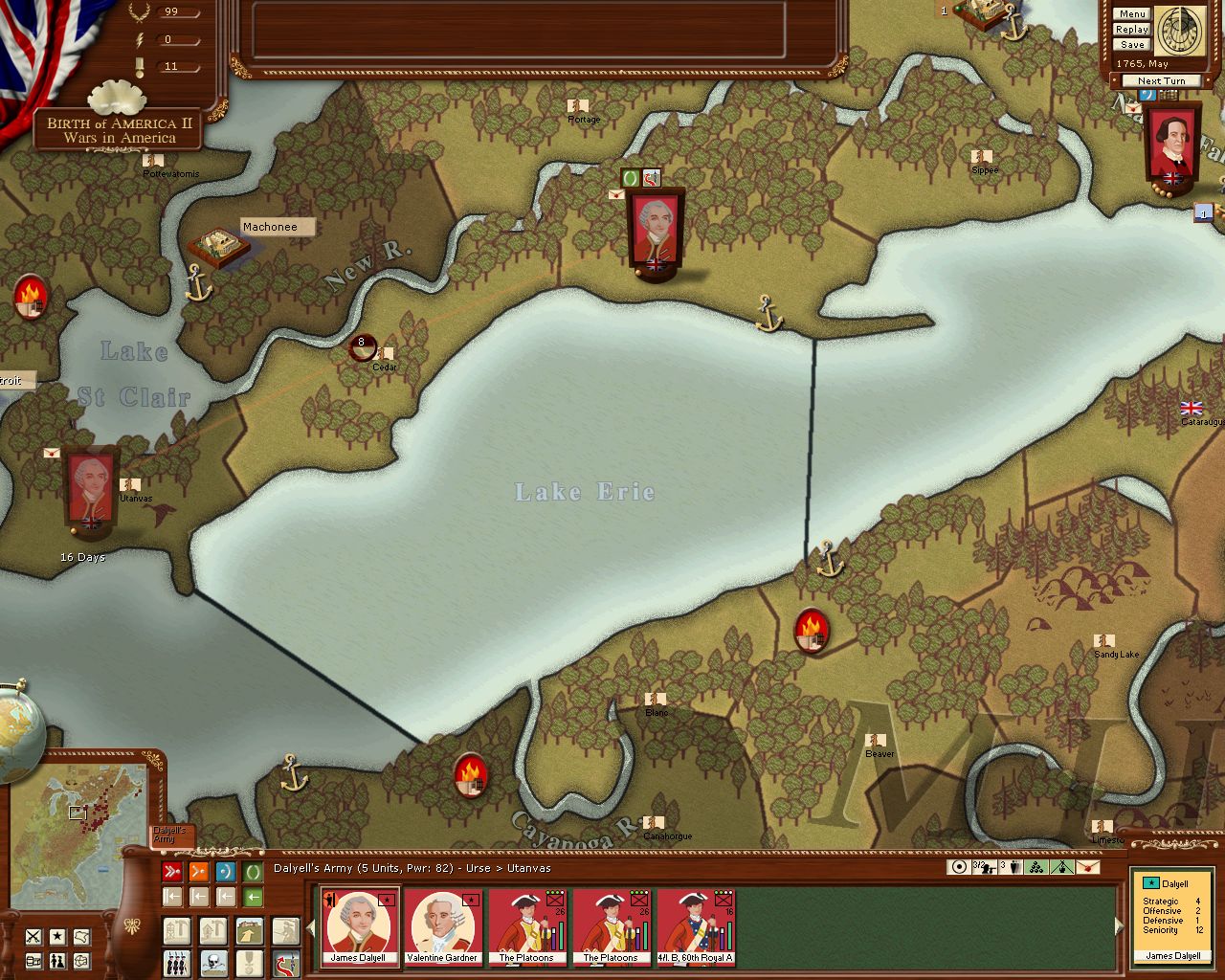
Task: Click the Dalyell's Army tab
Action: [171, 835]
